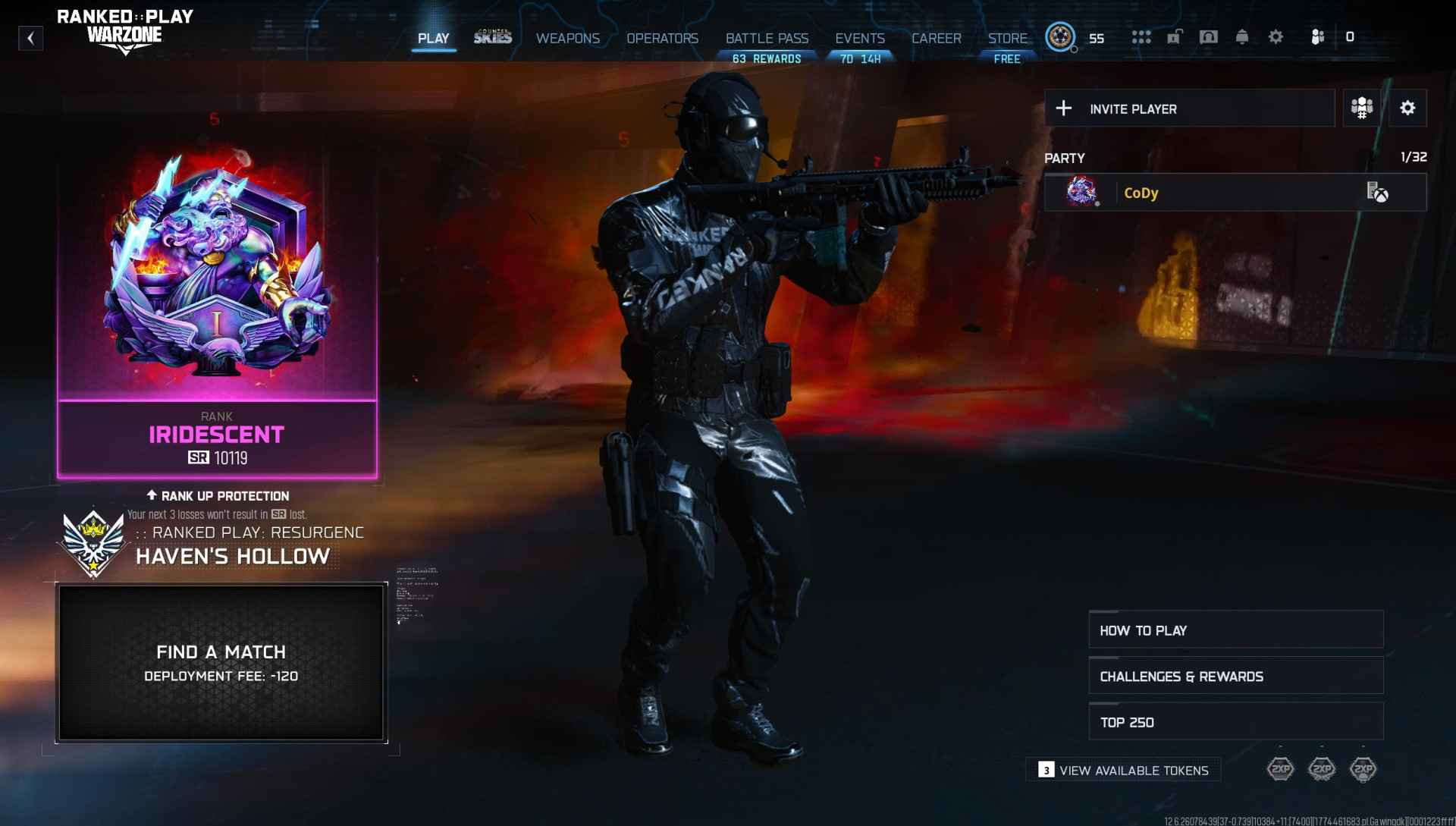Open the settings gear in top bar
This screenshot has height=826, width=1456.
pyautogui.click(x=1276, y=37)
